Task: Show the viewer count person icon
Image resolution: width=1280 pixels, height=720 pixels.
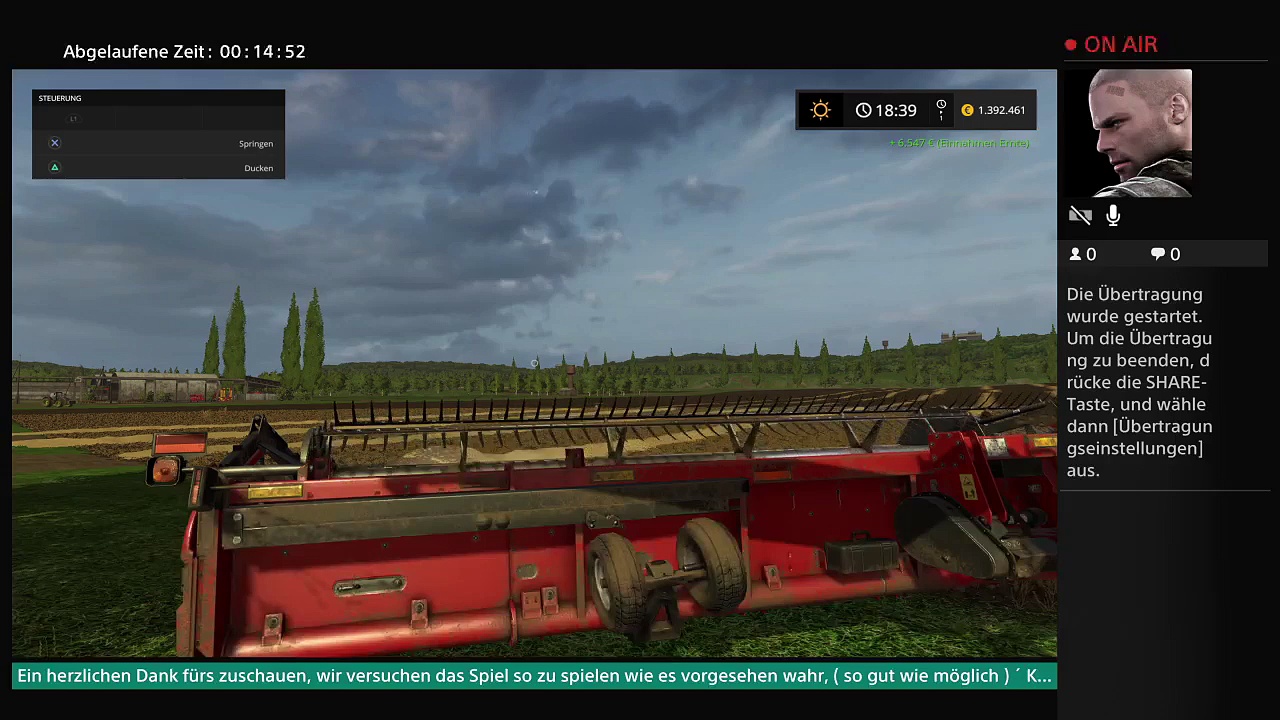Action: (1076, 254)
